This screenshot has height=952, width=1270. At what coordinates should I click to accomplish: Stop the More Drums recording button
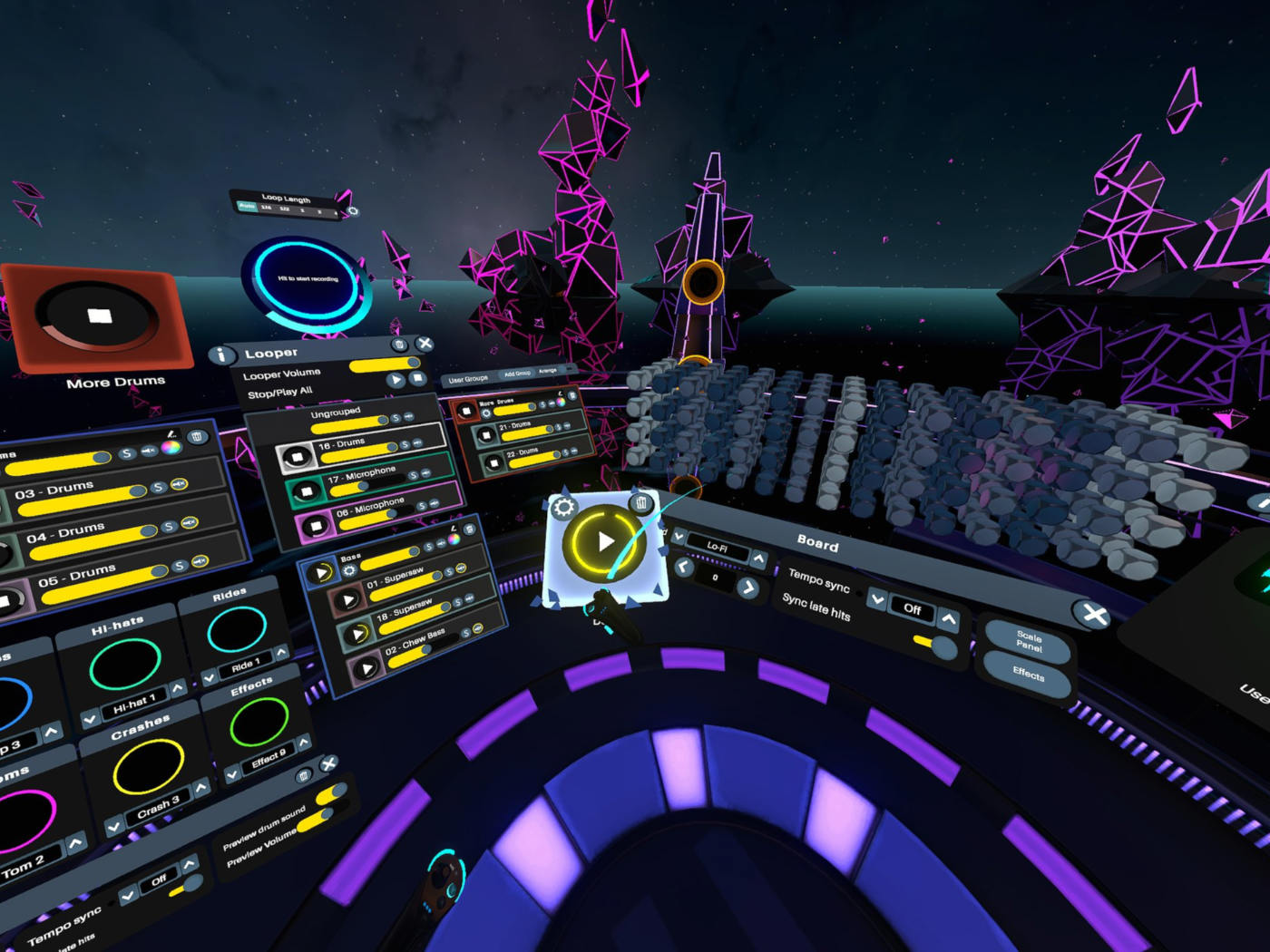pos(99,316)
